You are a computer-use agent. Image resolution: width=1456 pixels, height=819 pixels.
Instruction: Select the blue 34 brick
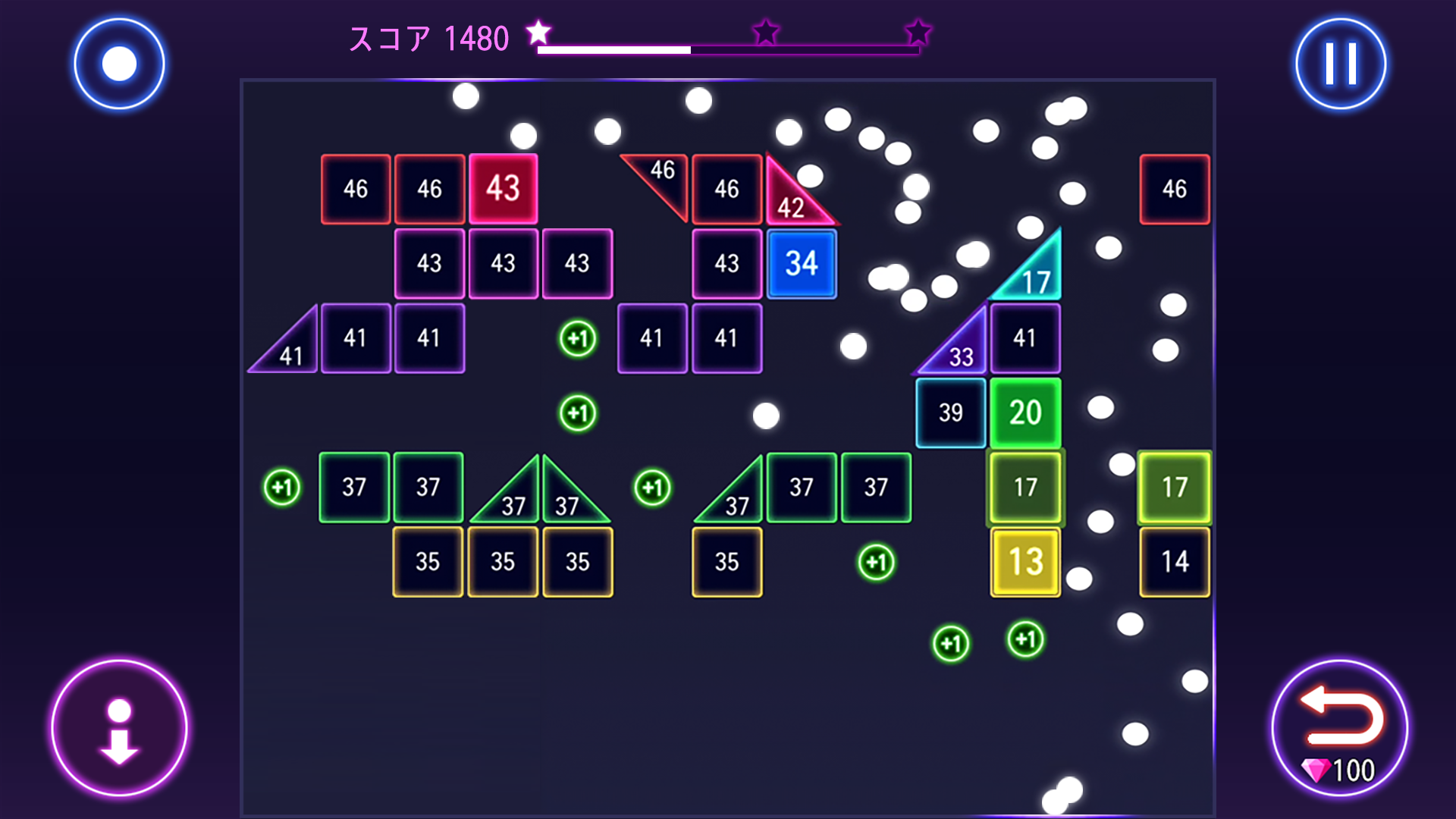[802, 263]
